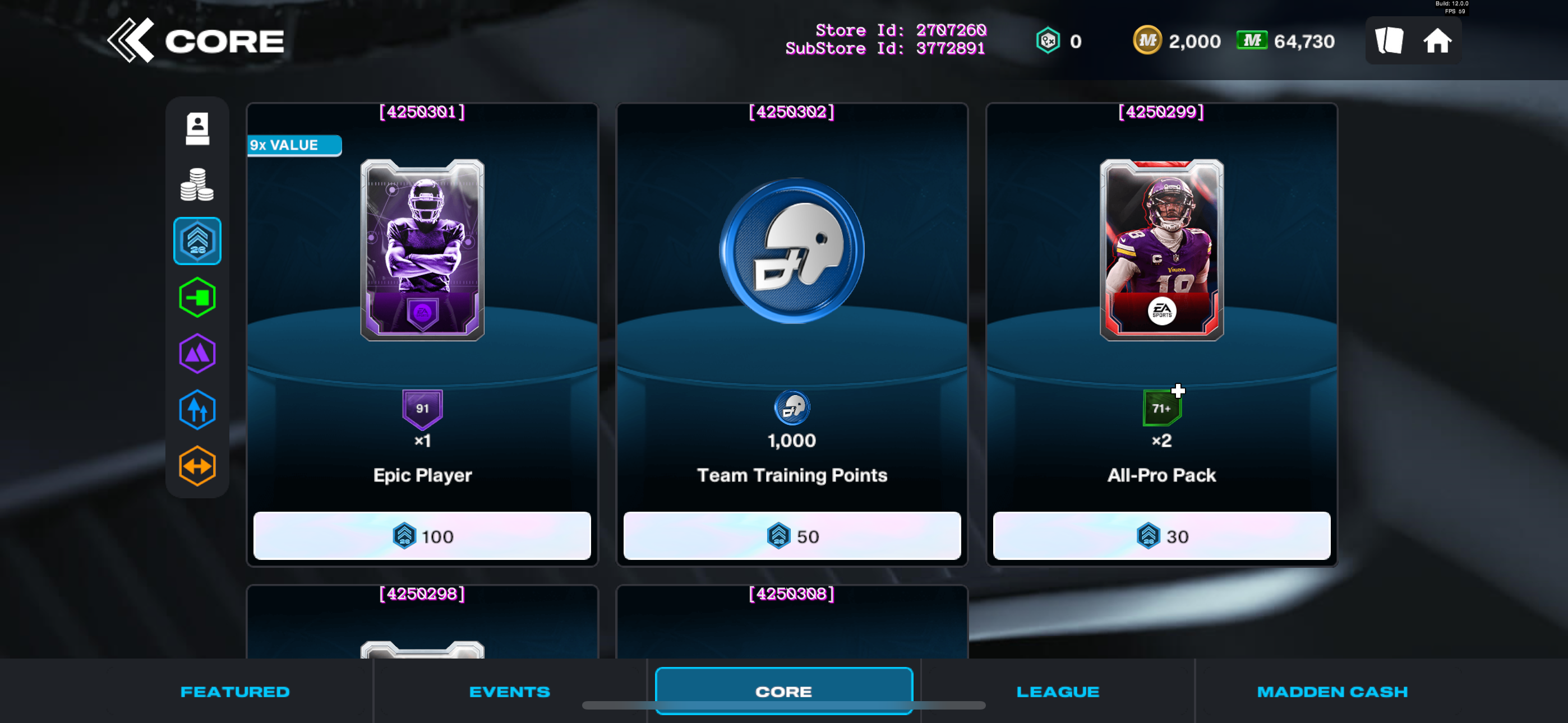Viewport: 1568px width, 723px height.
Task: Select the blue up-arrows hexagon category
Action: coord(197,410)
